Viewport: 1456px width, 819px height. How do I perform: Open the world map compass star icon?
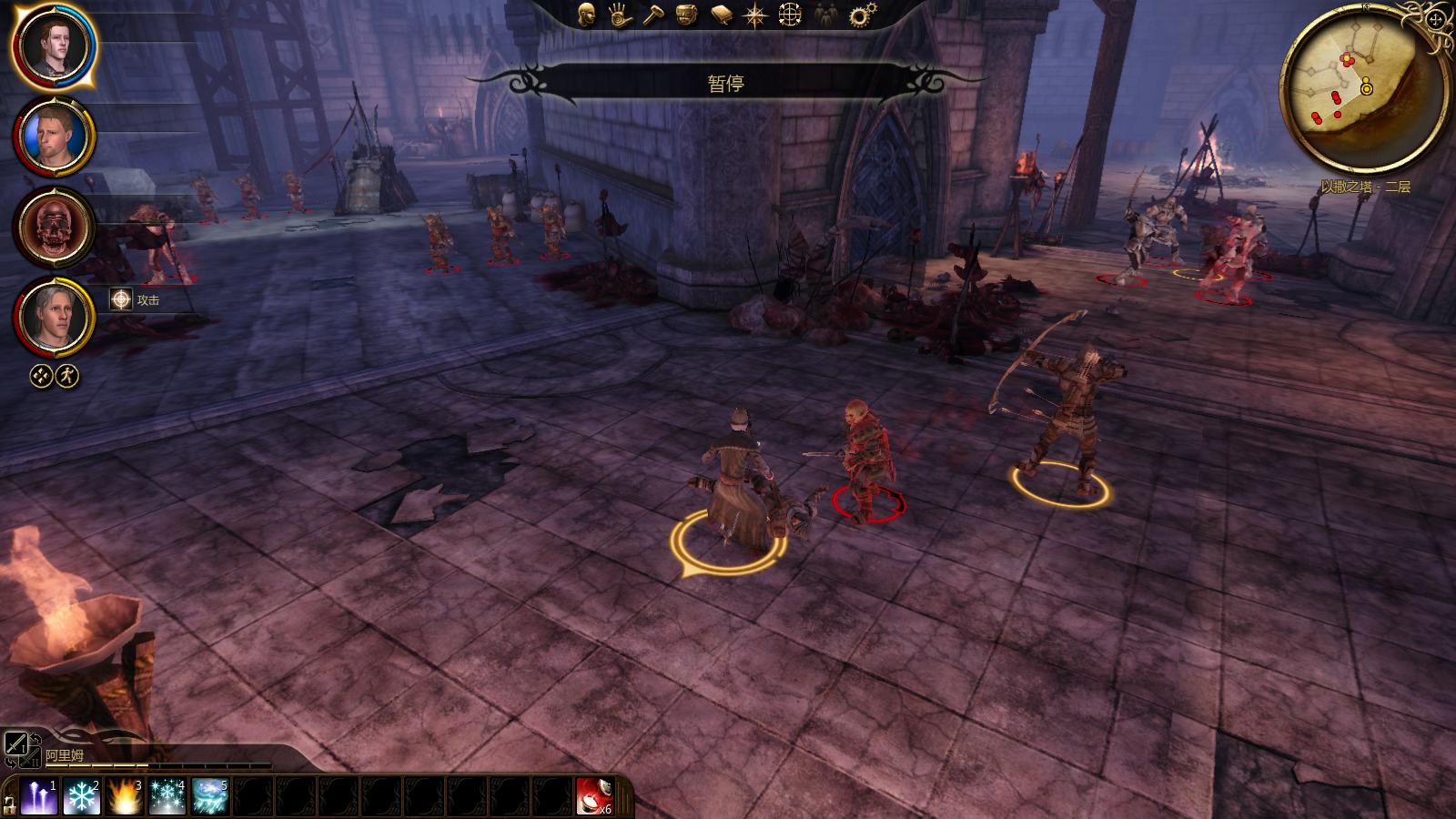[x=755, y=15]
